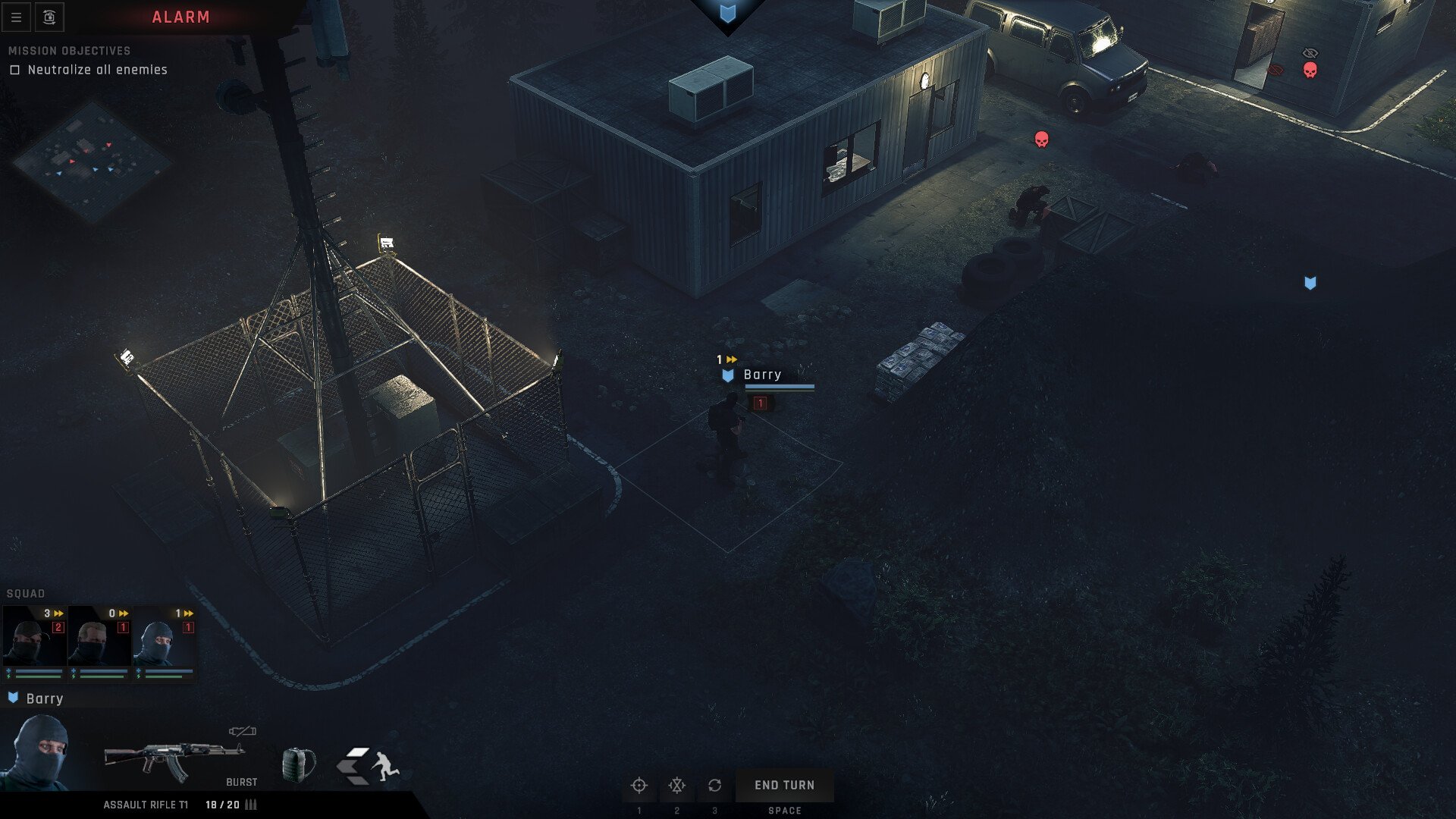Image resolution: width=1456 pixels, height=819 pixels.
Task: Click the Neutralize all enemies objective
Action: pyautogui.click(x=97, y=70)
